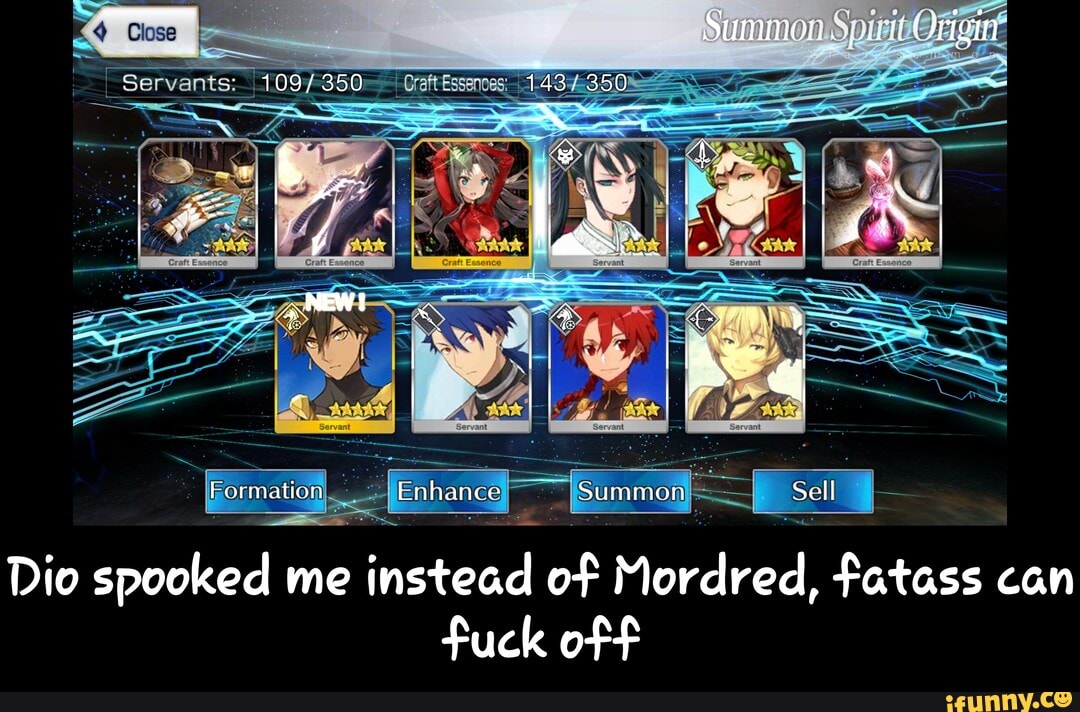Open the Formation menu
Viewport: 1080px width, 712px height.
266,491
